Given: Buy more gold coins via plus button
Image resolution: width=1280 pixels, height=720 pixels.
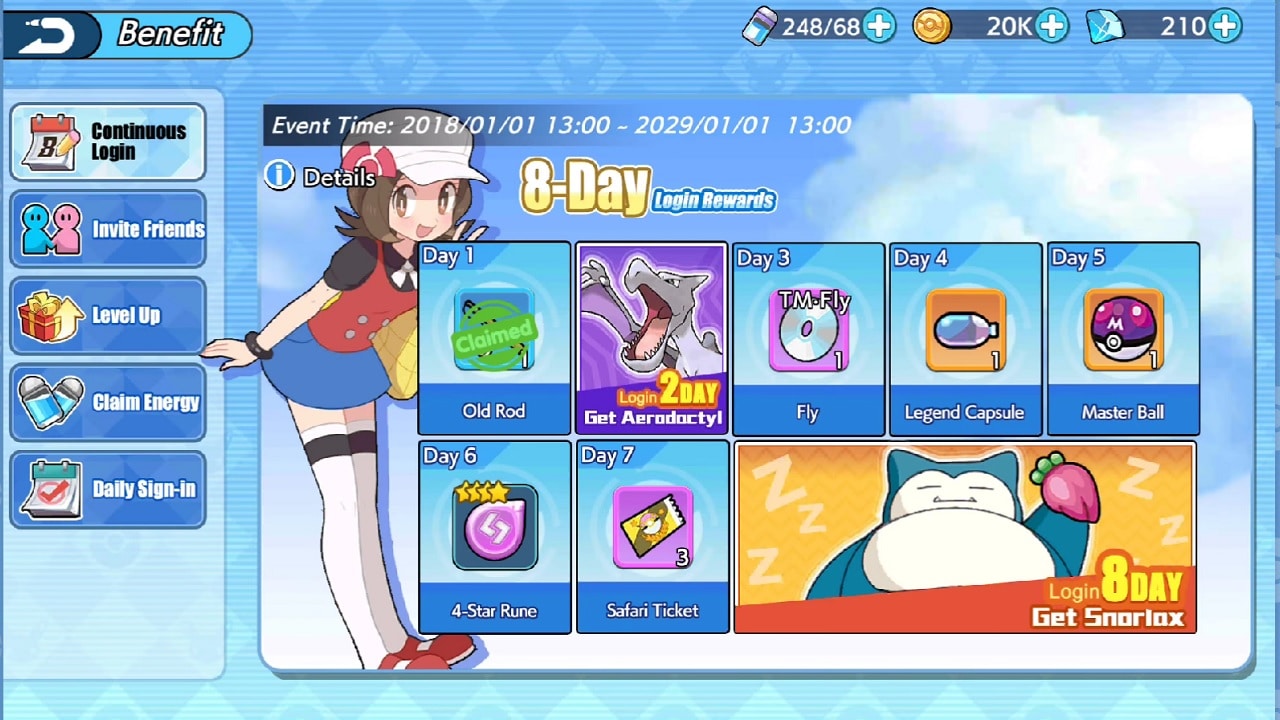Looking at the screenshot, I should click(1052, 27).
